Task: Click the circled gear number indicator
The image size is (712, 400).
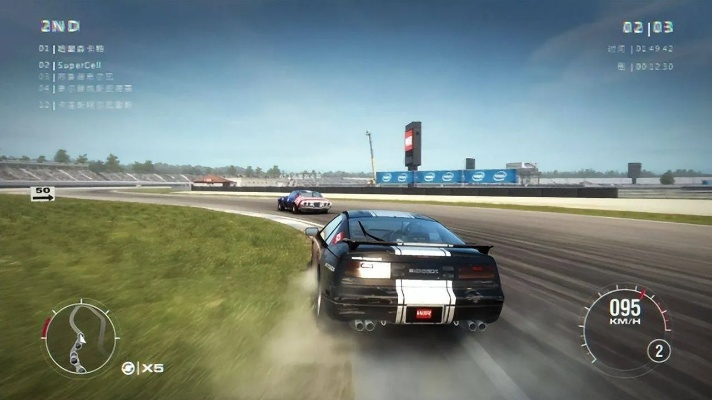Action: tap(658, 351)
